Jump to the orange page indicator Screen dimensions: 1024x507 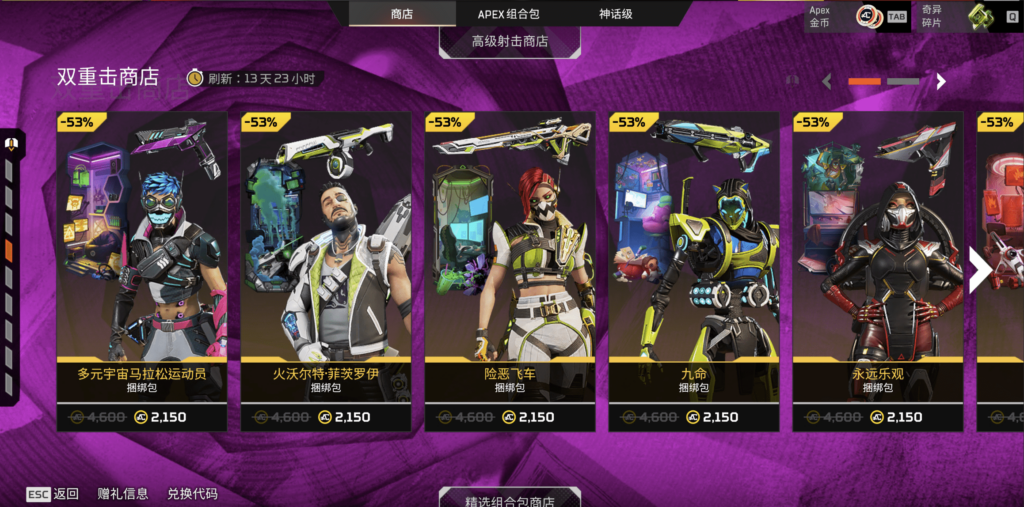[x=864, y=81]
